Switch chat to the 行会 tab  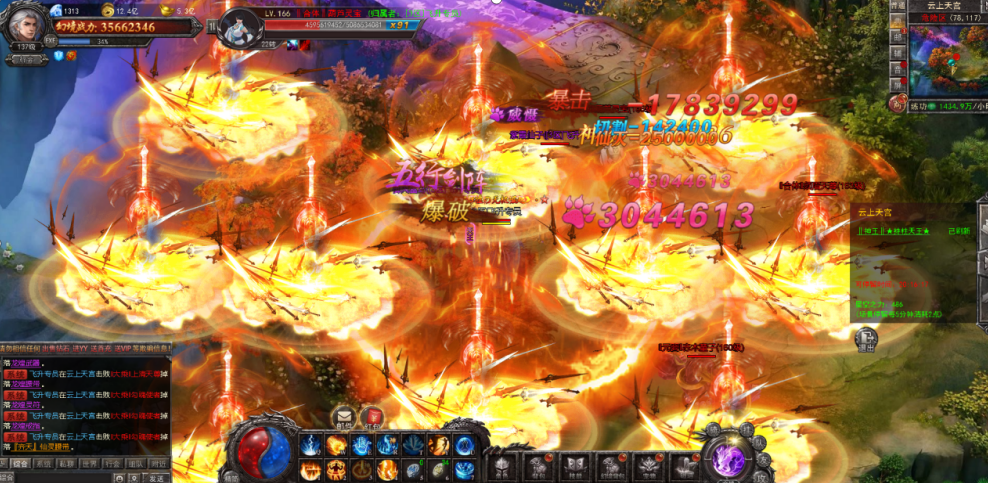point(112,464)
